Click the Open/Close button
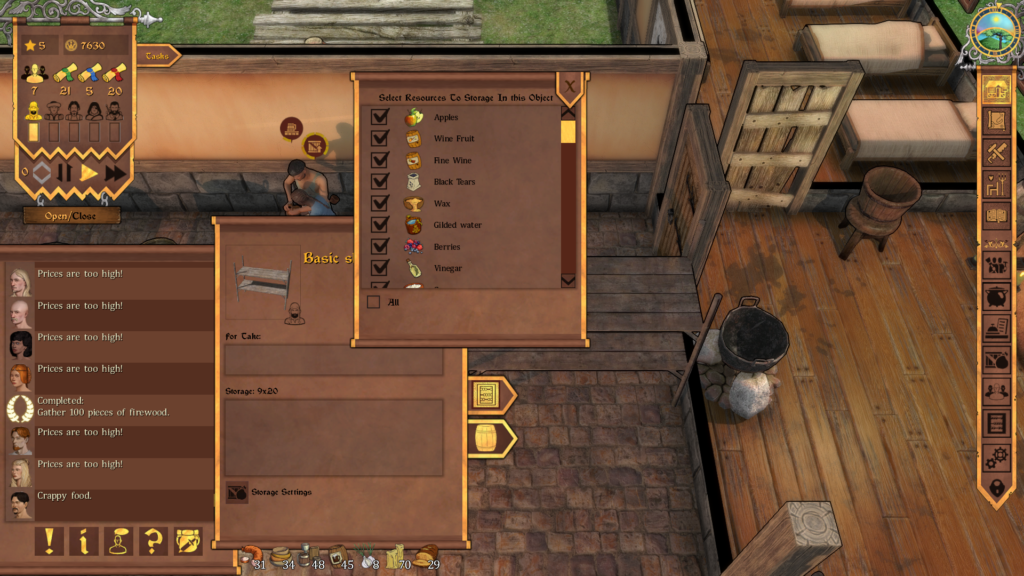This screenshot has height=576, width=1024. 72,216
